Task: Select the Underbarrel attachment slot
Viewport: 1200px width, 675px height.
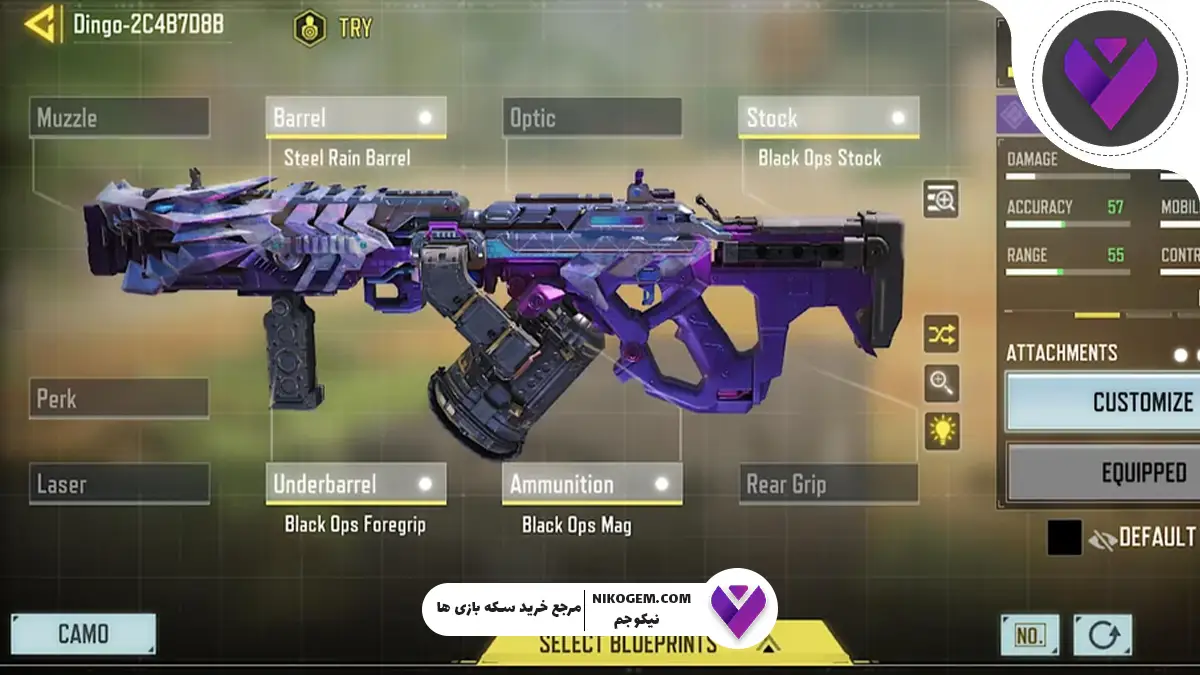Action: [355, 485]
